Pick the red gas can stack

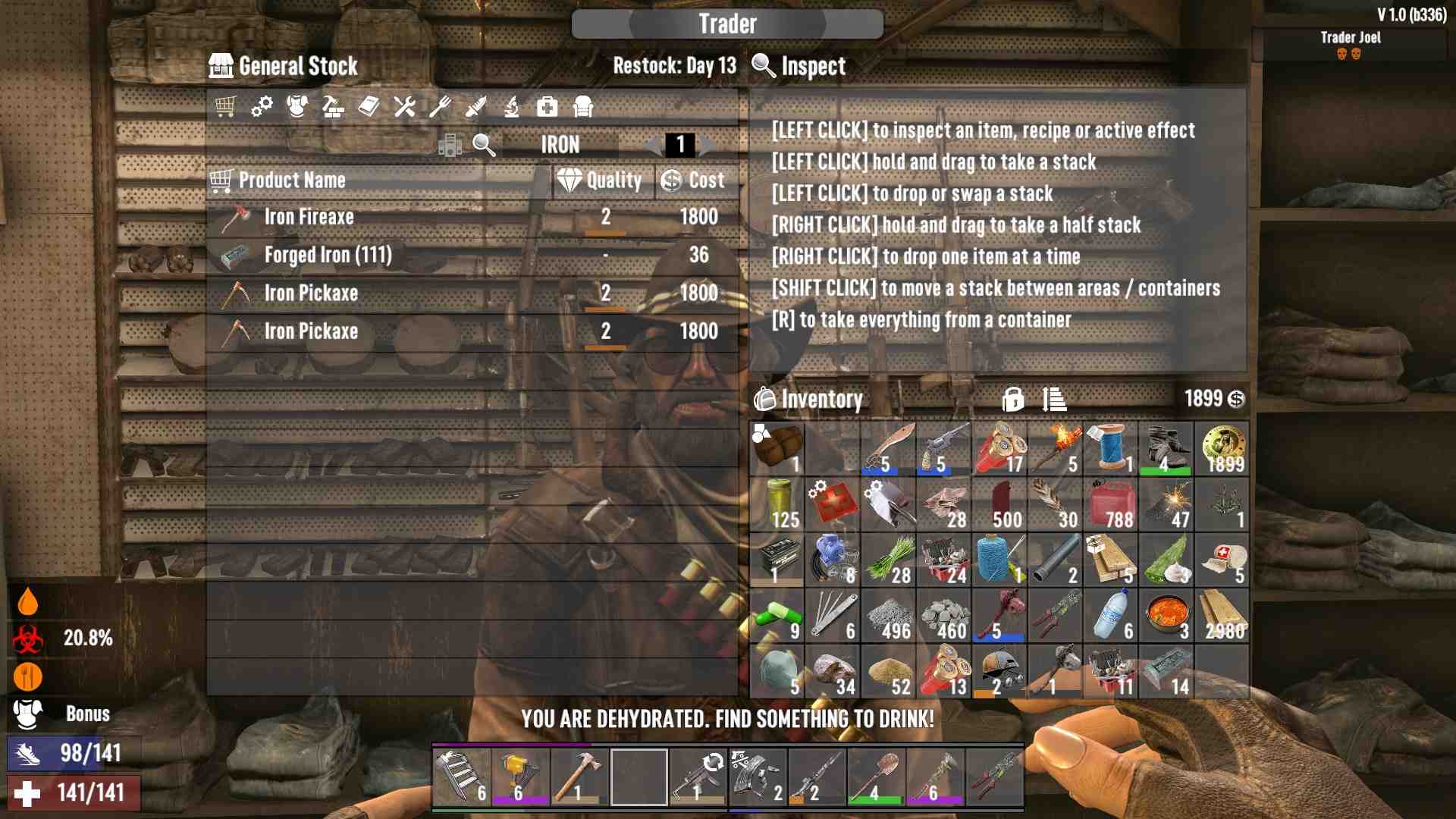(1110, 504)
